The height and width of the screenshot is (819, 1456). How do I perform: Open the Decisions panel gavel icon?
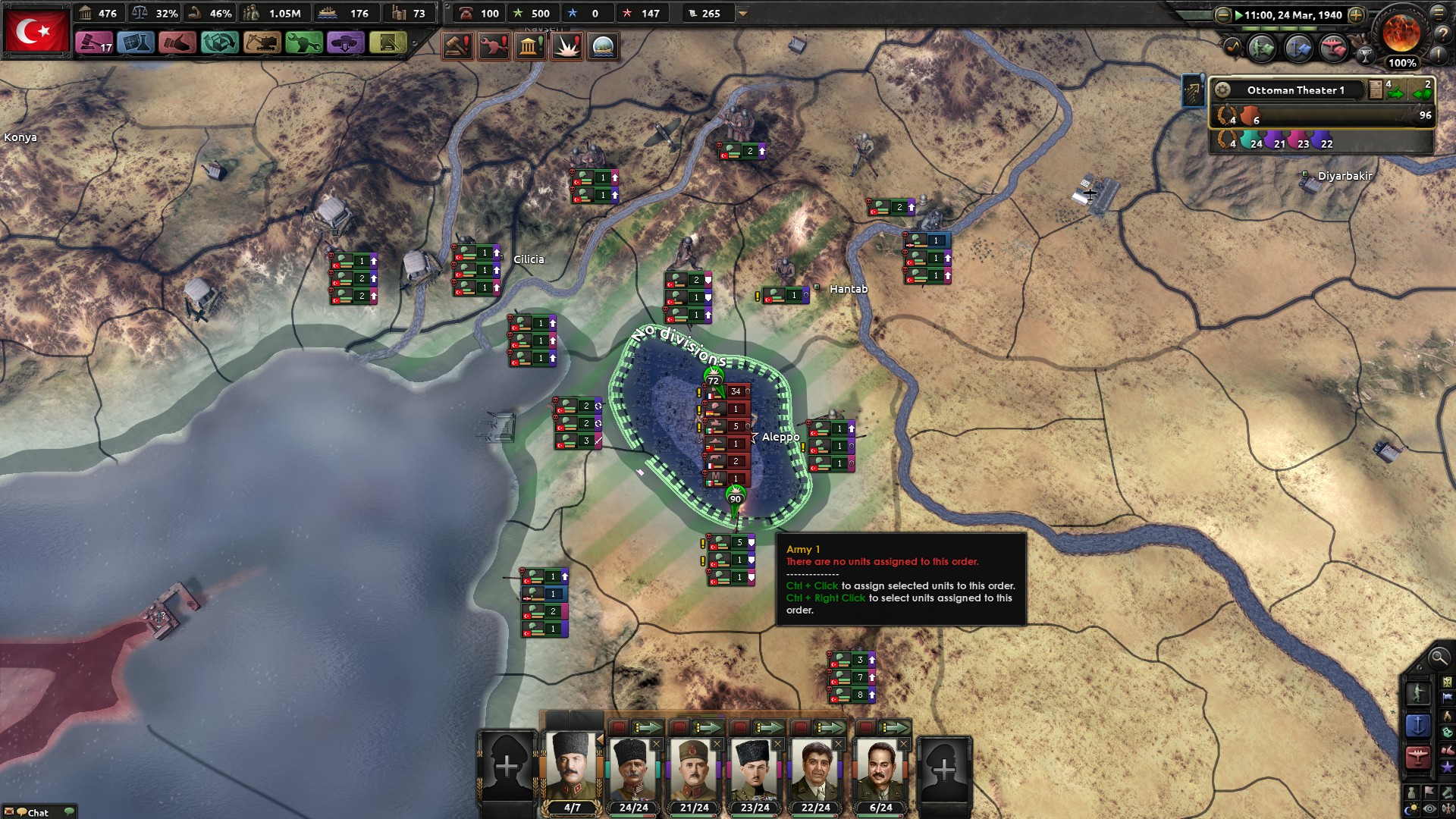[x=94, y=43]
